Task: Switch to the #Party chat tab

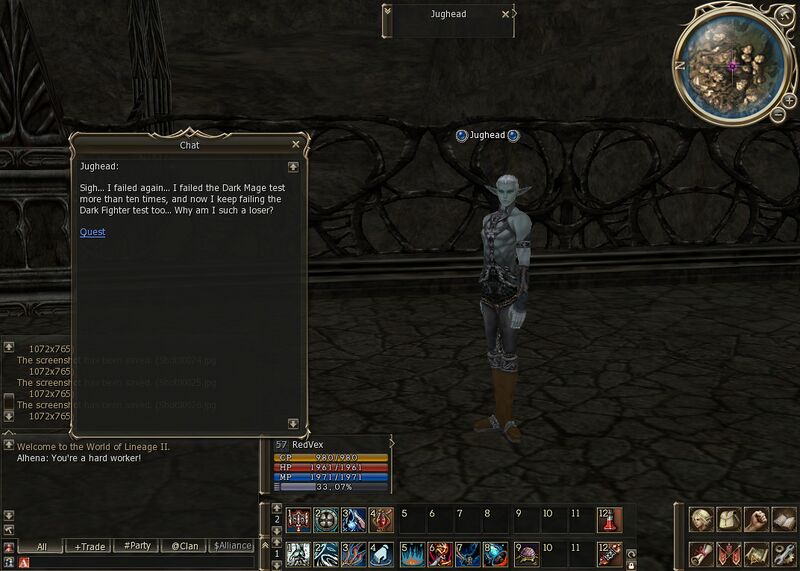Action: (x=137, y=546)
